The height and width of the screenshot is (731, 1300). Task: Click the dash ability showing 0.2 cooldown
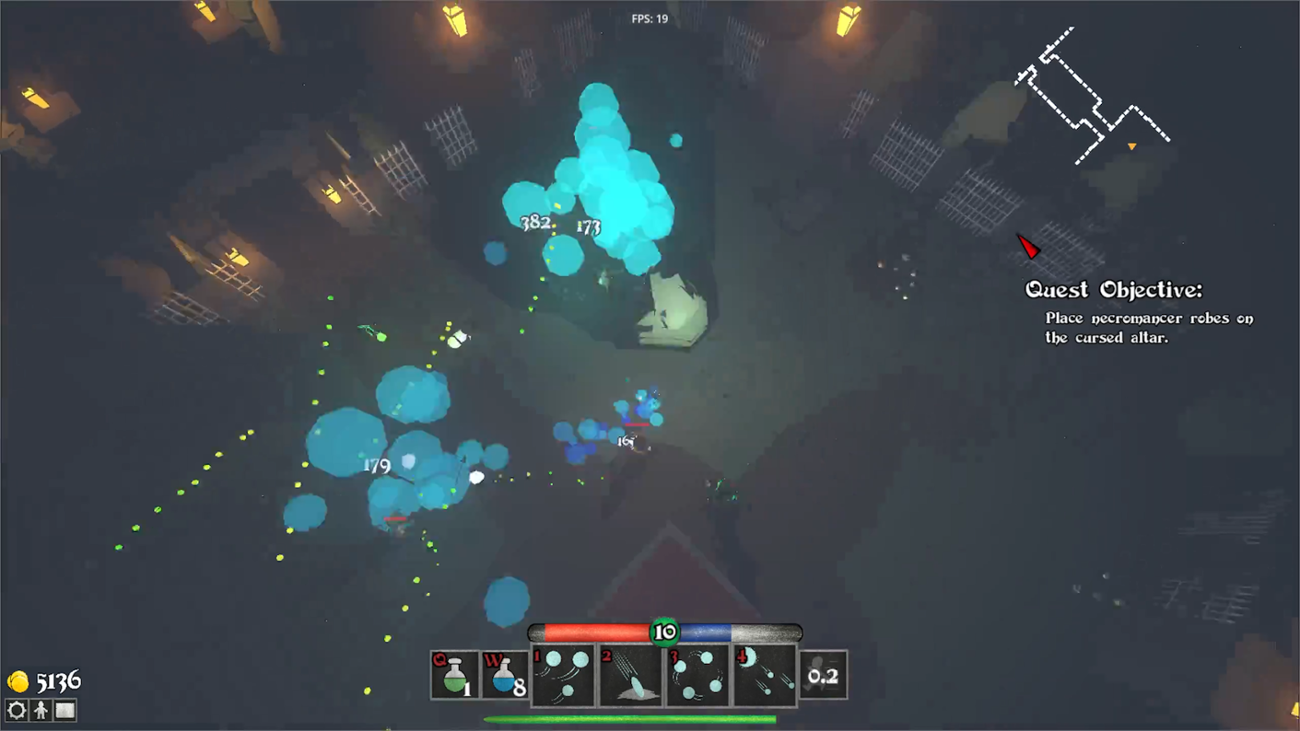823,676
